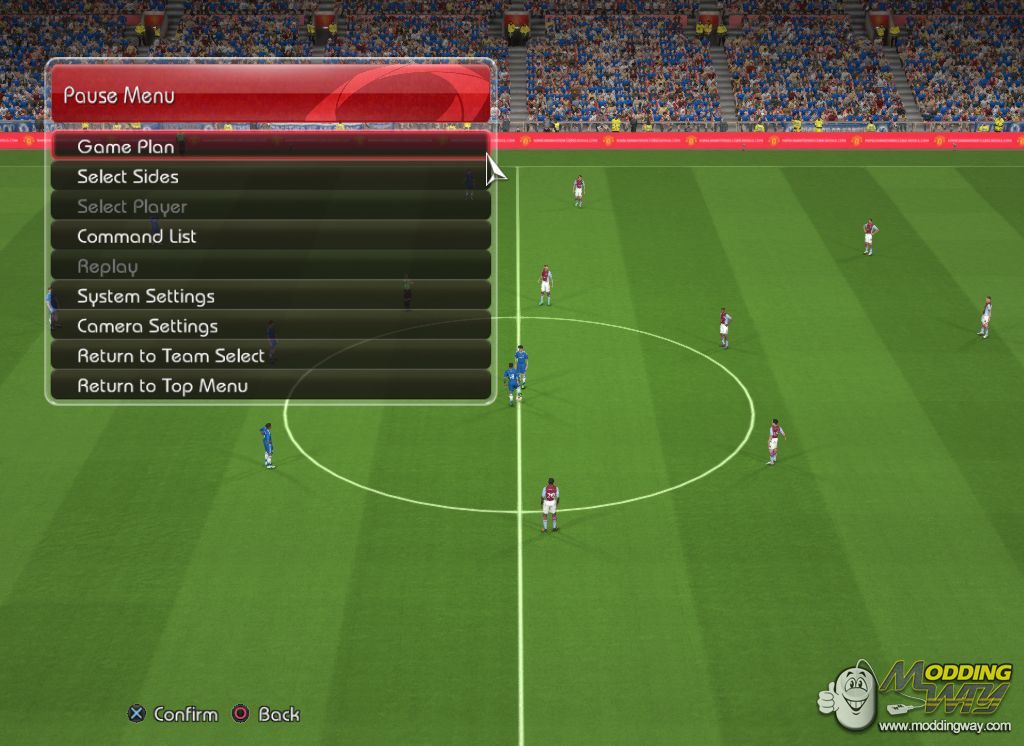Click the greyed-out Select Player entry
This screenshot has height=746, width=1024.
[132, 207]
